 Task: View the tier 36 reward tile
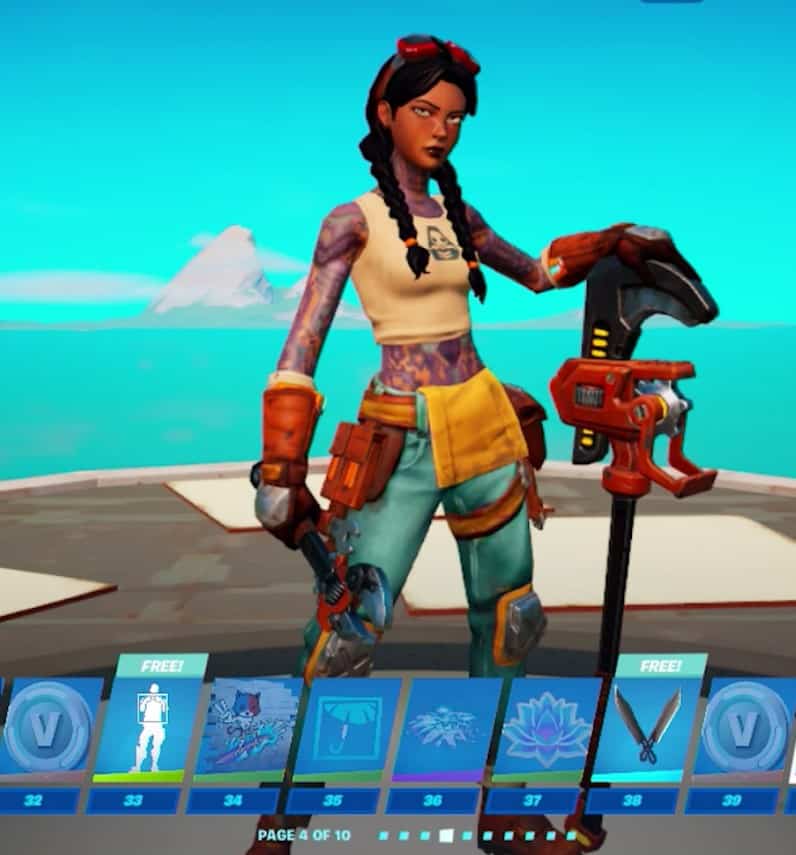(445, 727)
